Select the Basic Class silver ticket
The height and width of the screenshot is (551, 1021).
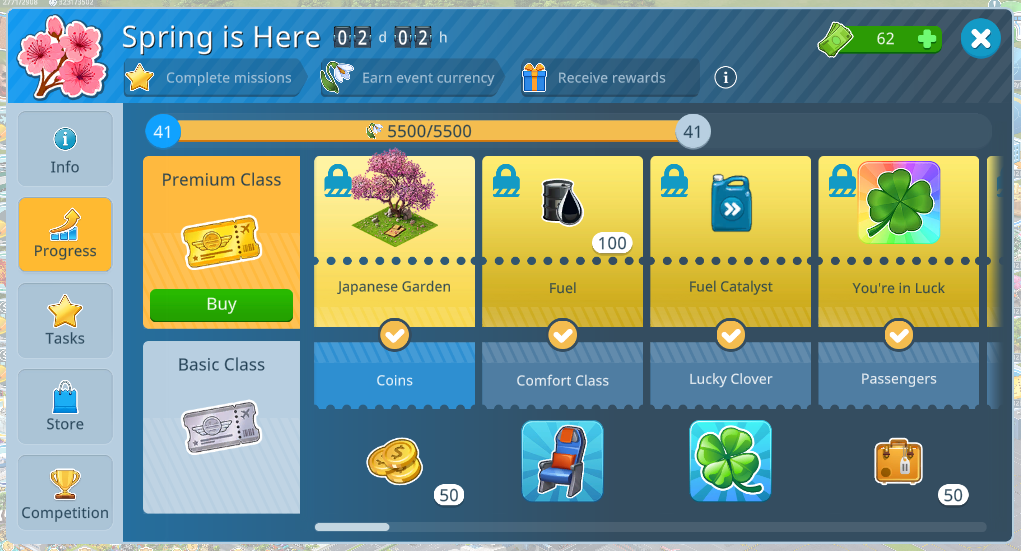click(221, 427)
